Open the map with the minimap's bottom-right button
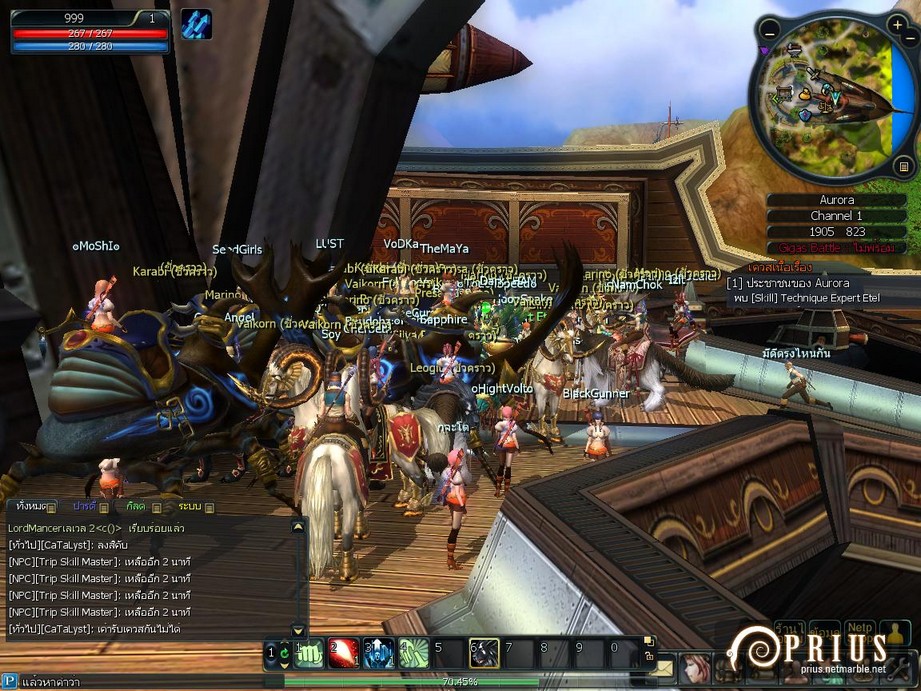Screen dimensions: 921x691 point(904,166)
